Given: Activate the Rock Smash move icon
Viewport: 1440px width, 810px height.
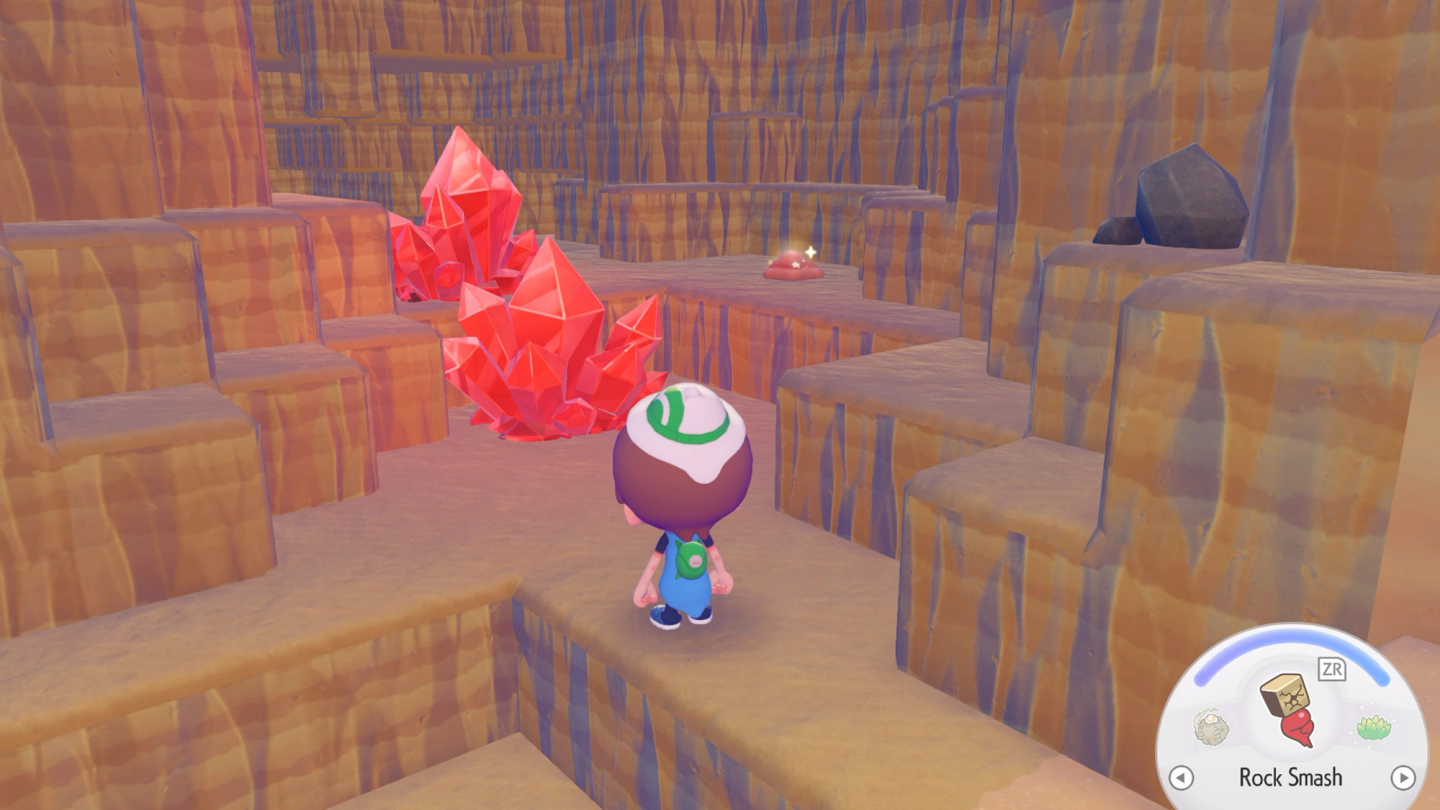Looking at the screenshot, I should click(x=1289, y=710).
